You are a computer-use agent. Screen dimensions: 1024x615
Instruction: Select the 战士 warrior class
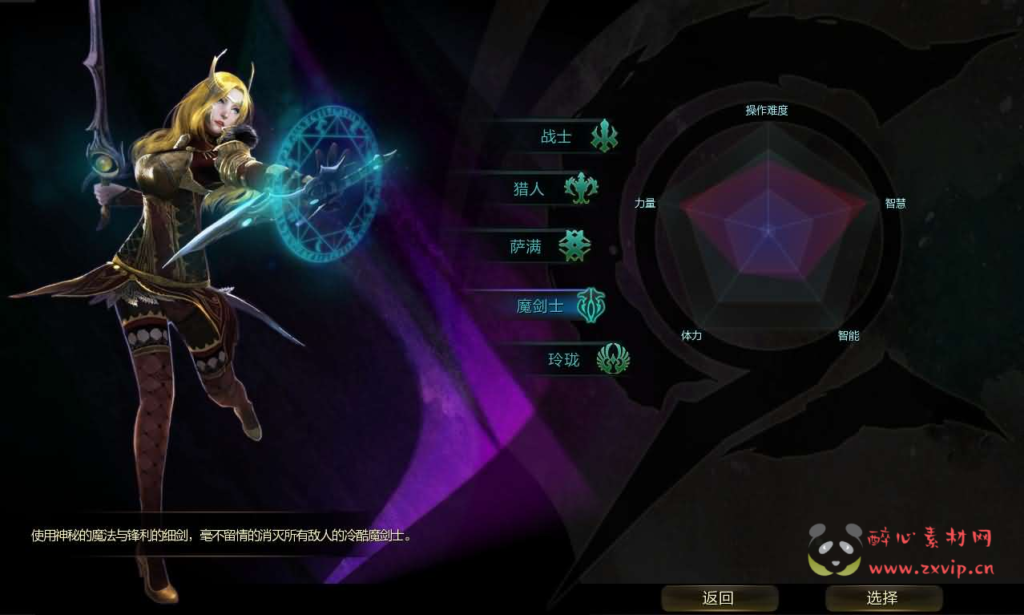[x=557, y=137]
